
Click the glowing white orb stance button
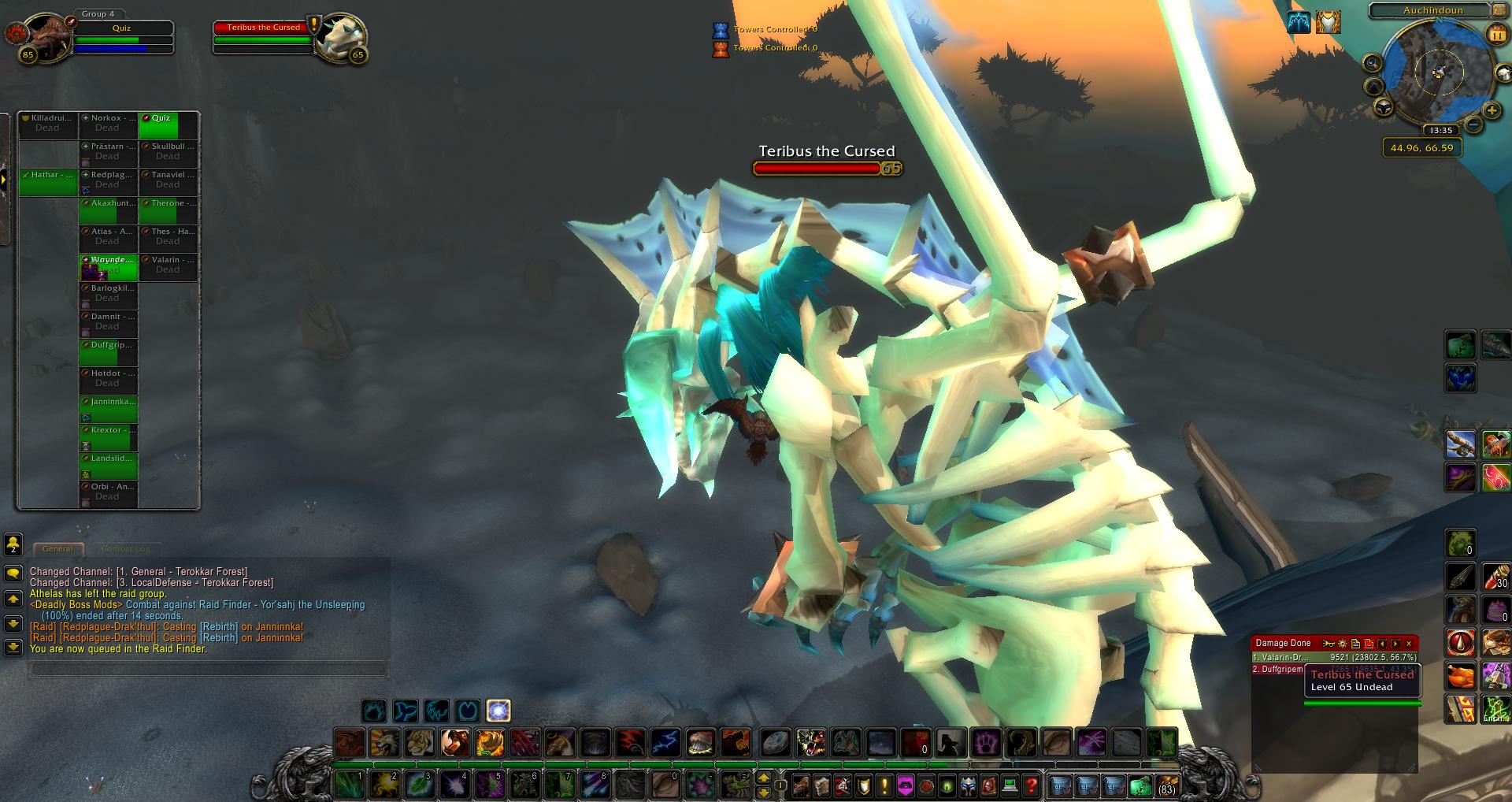[x=498, y=711]
